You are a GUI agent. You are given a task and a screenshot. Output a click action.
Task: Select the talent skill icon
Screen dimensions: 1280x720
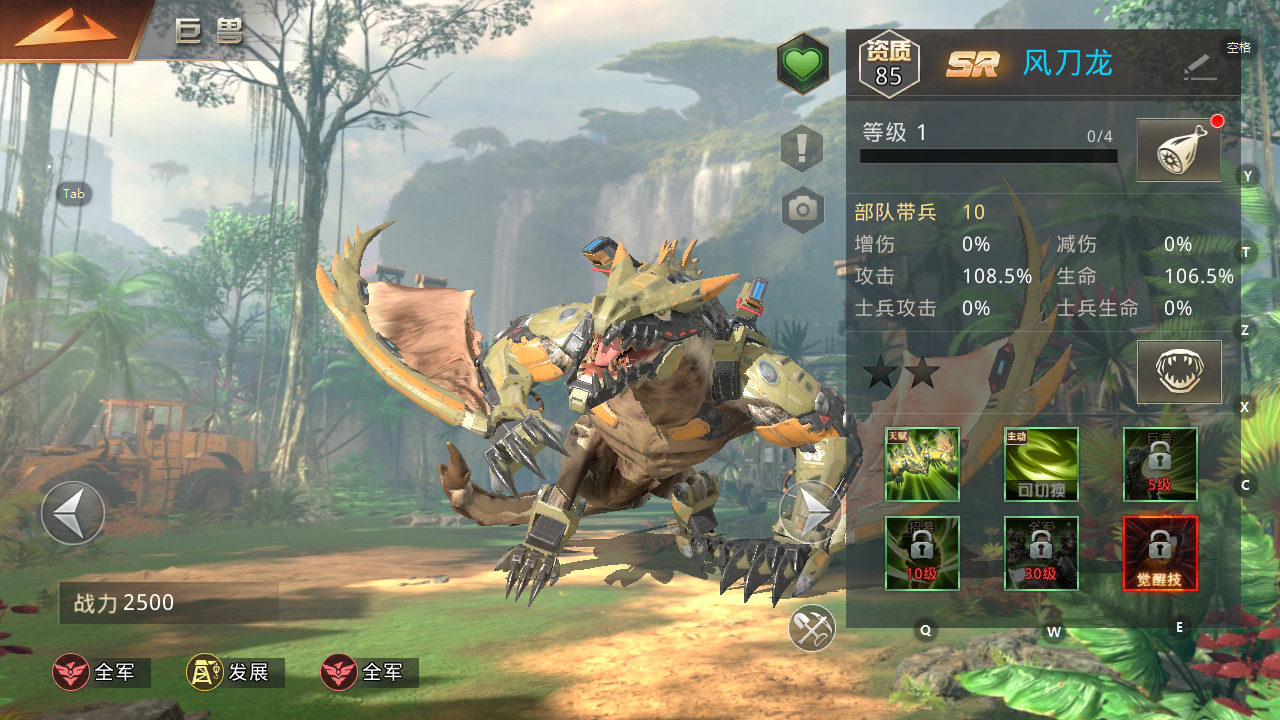pyautogui.click(x=922, y=464)
